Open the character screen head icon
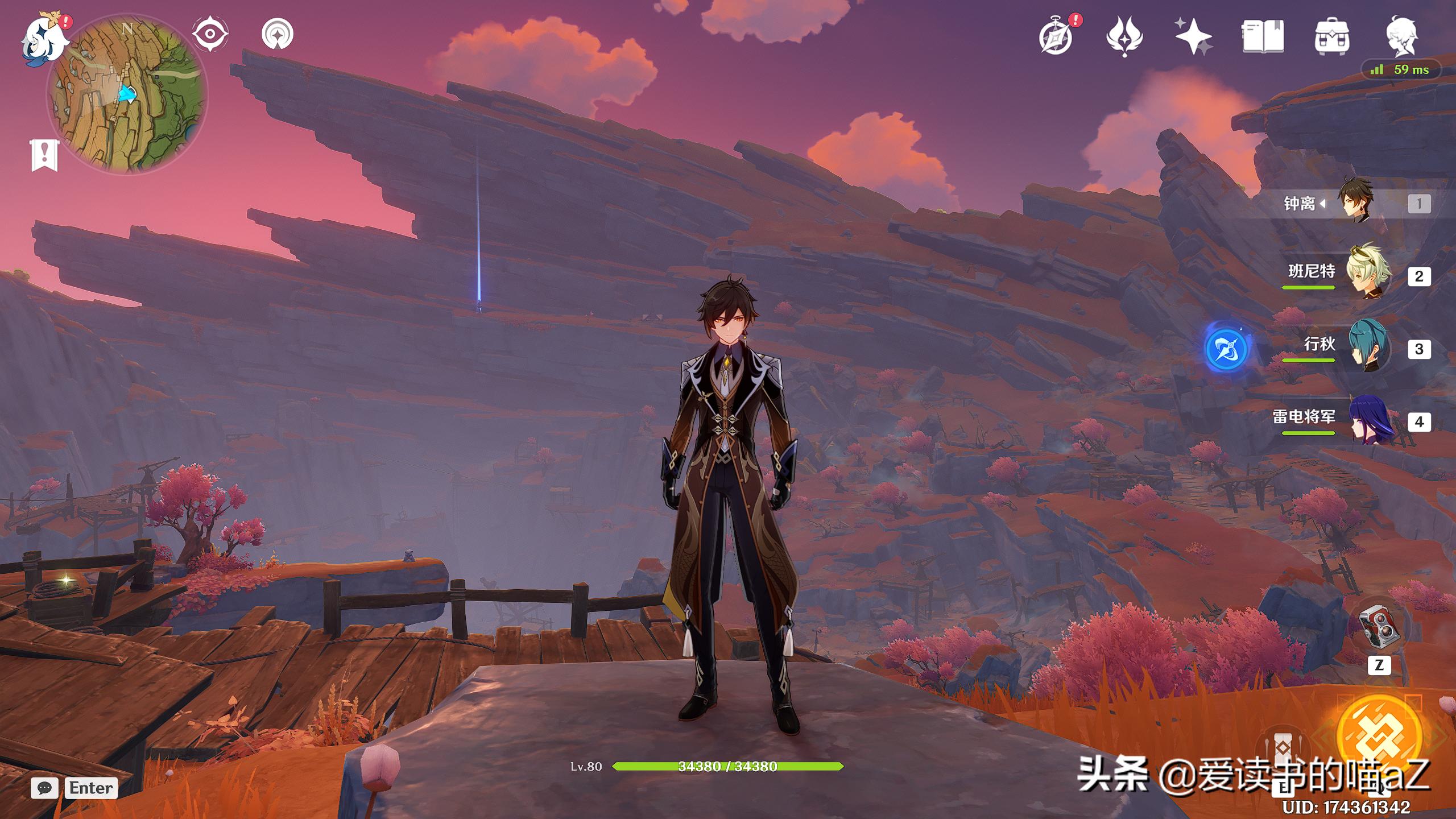 1400,36
